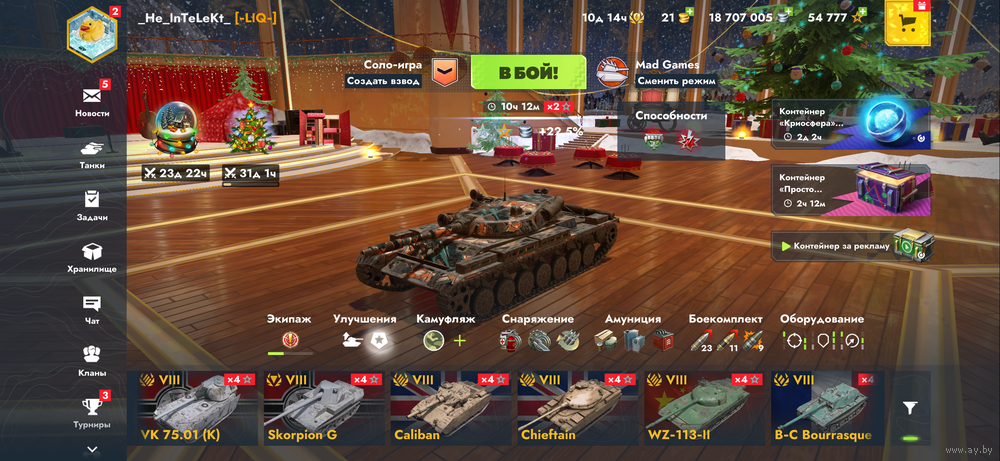This screenshot has width=1000, height=461.
Task: Click the duck player avatar
Action: click(x=92, y=32)
